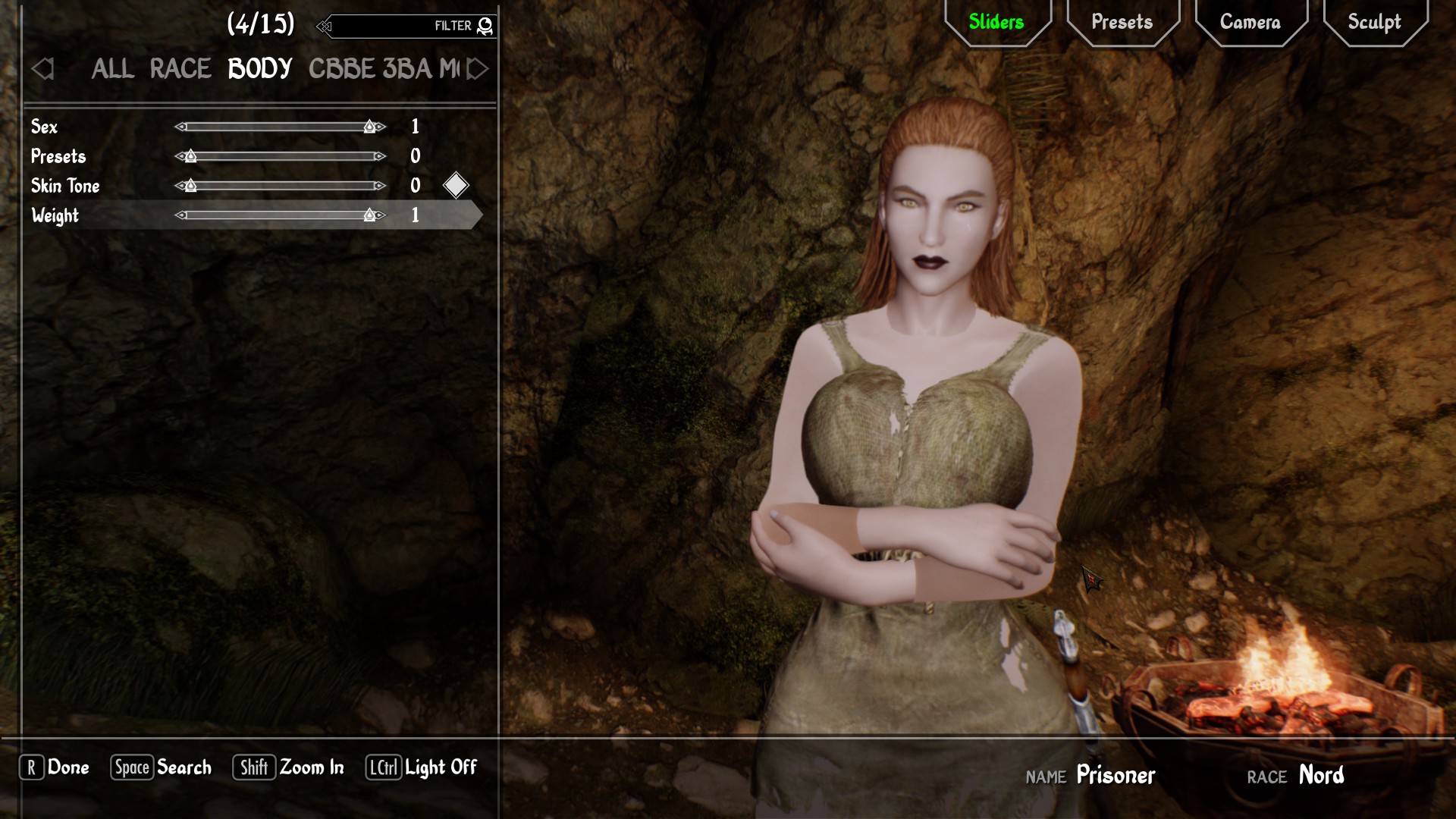Open the CBBE 3BA category tab
This screenshot has height=819, width=1456.
tap(372, 69)
